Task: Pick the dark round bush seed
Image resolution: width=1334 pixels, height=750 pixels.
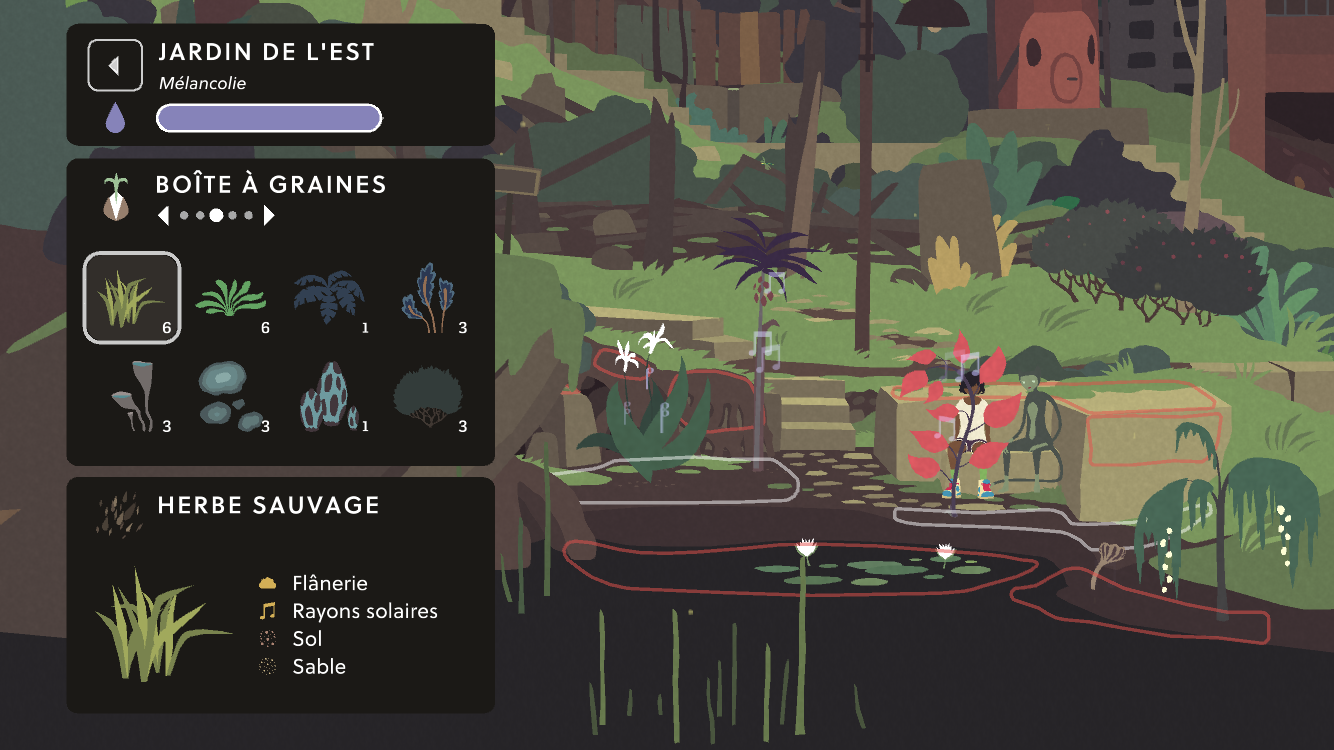Action: pos(430,397)
